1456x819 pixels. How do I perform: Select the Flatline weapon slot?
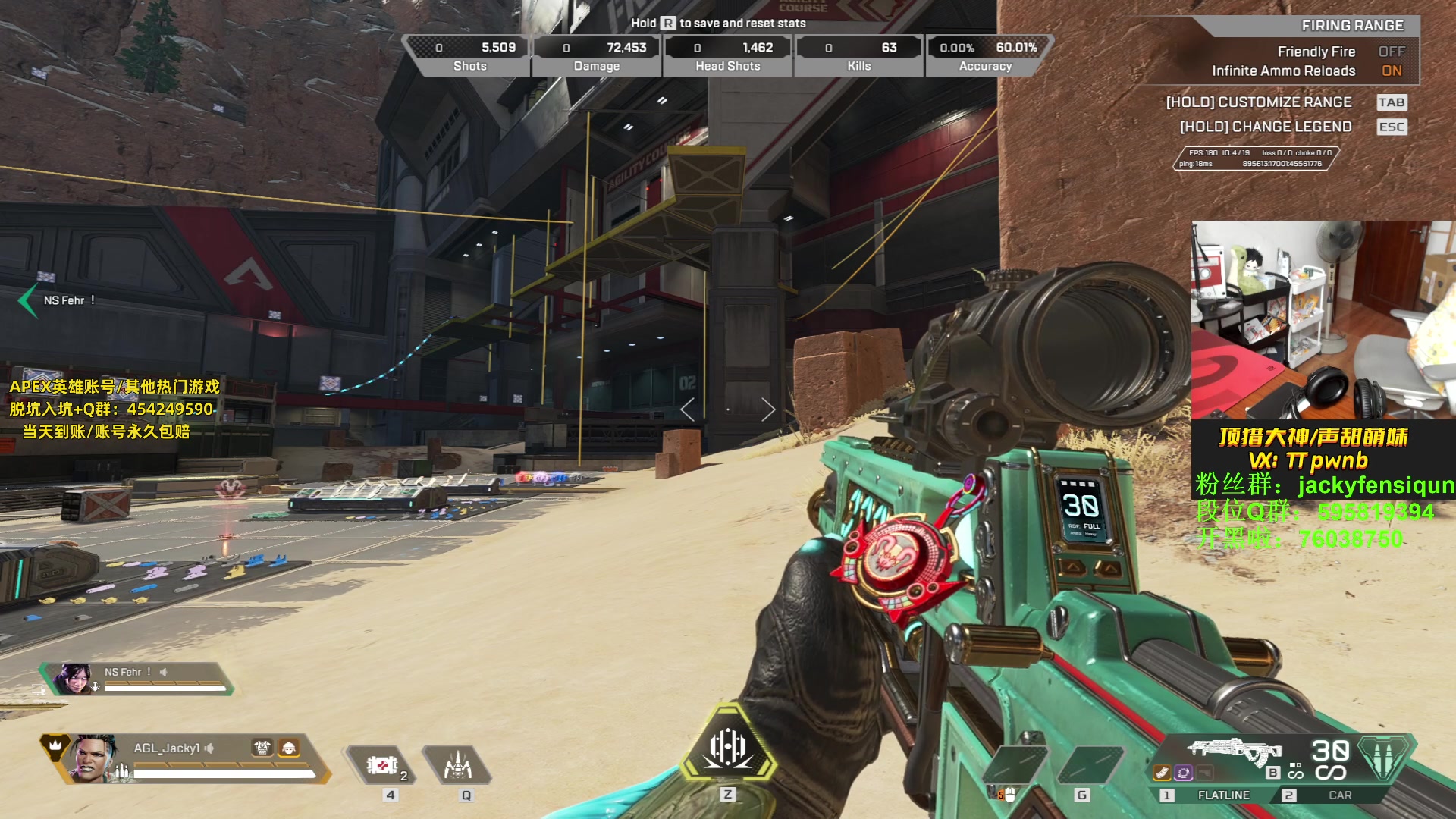coord(1222,795)
